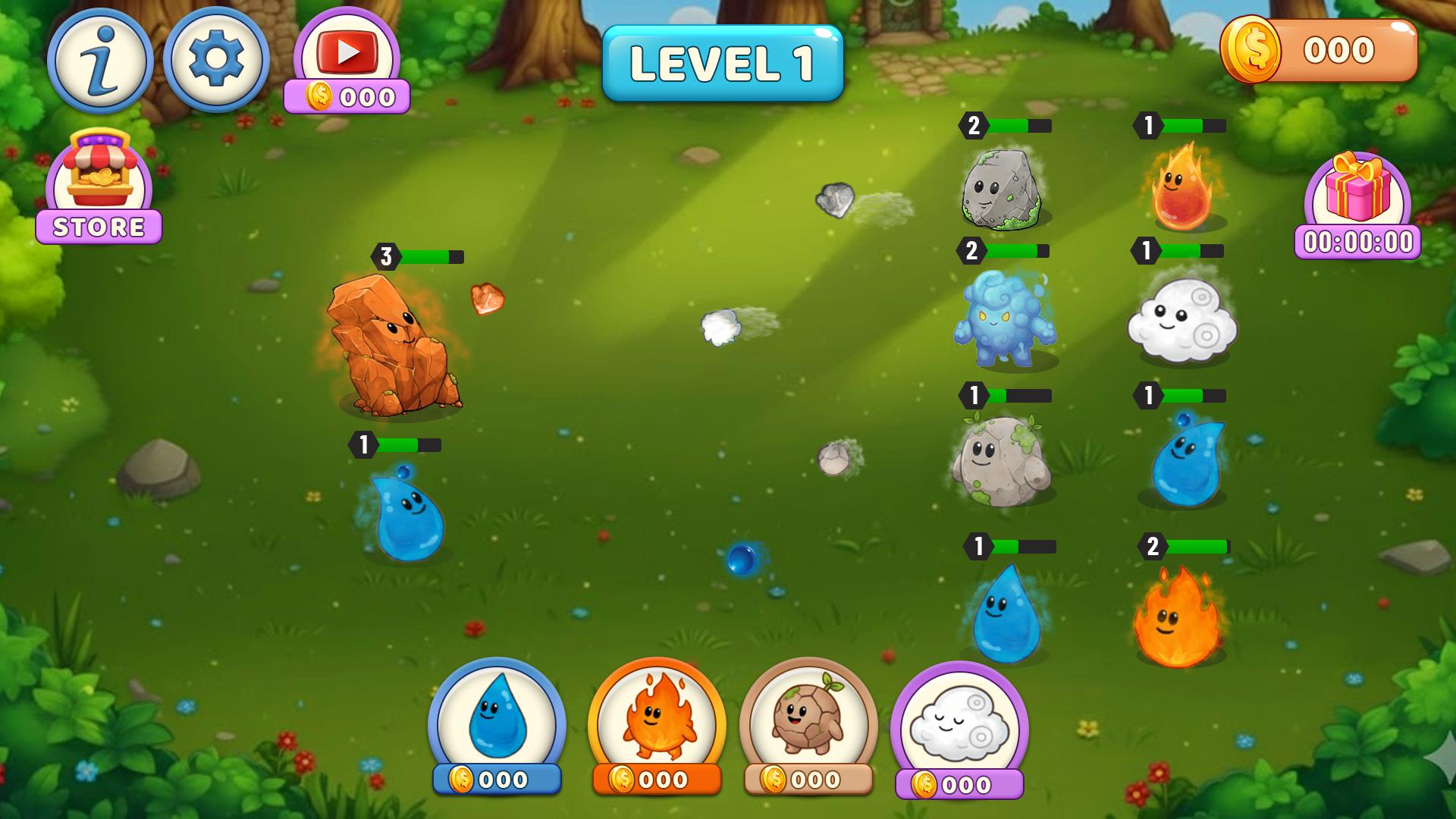Open the gear settings menu
The height and width of the screenshot is (819, 1456).
[216, 60]
